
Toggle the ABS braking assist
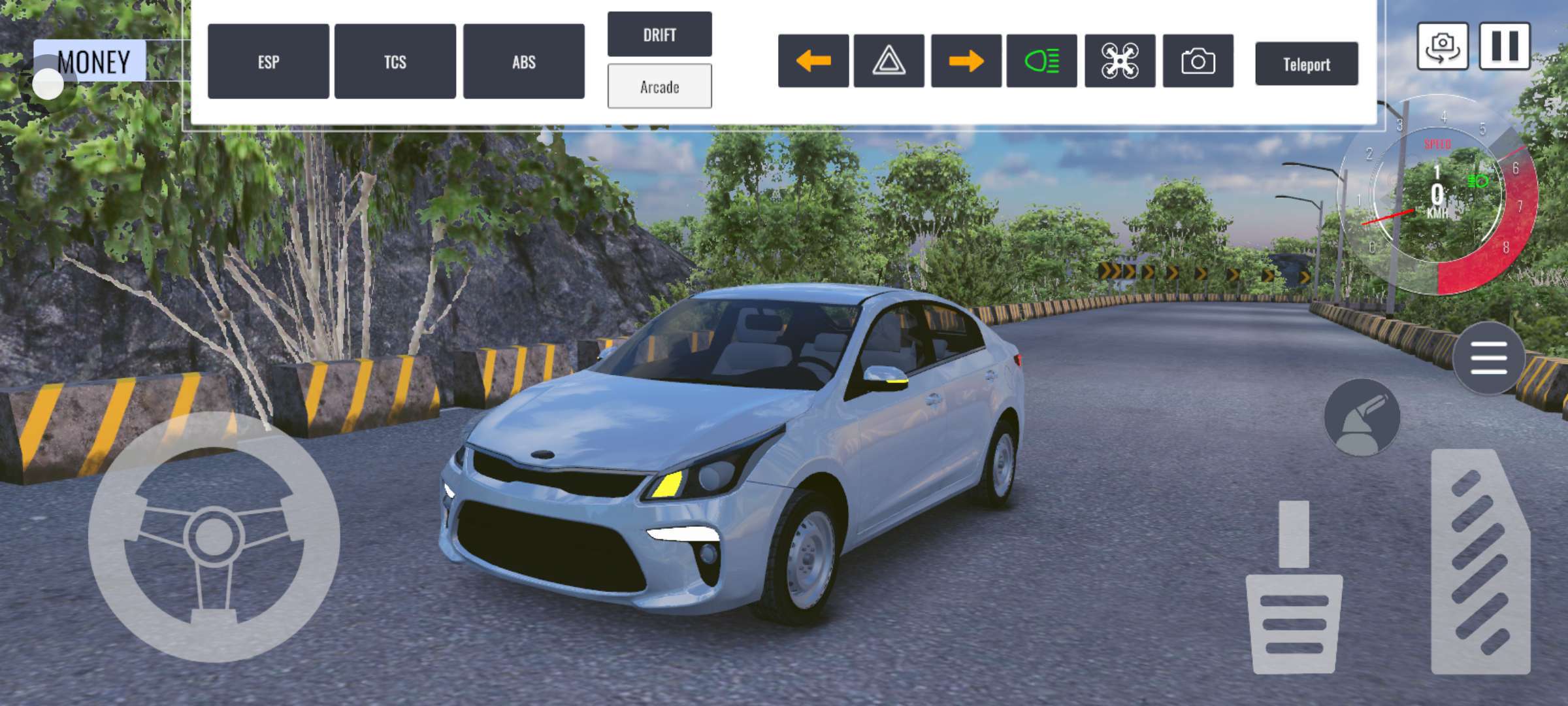tap(523, 61)
